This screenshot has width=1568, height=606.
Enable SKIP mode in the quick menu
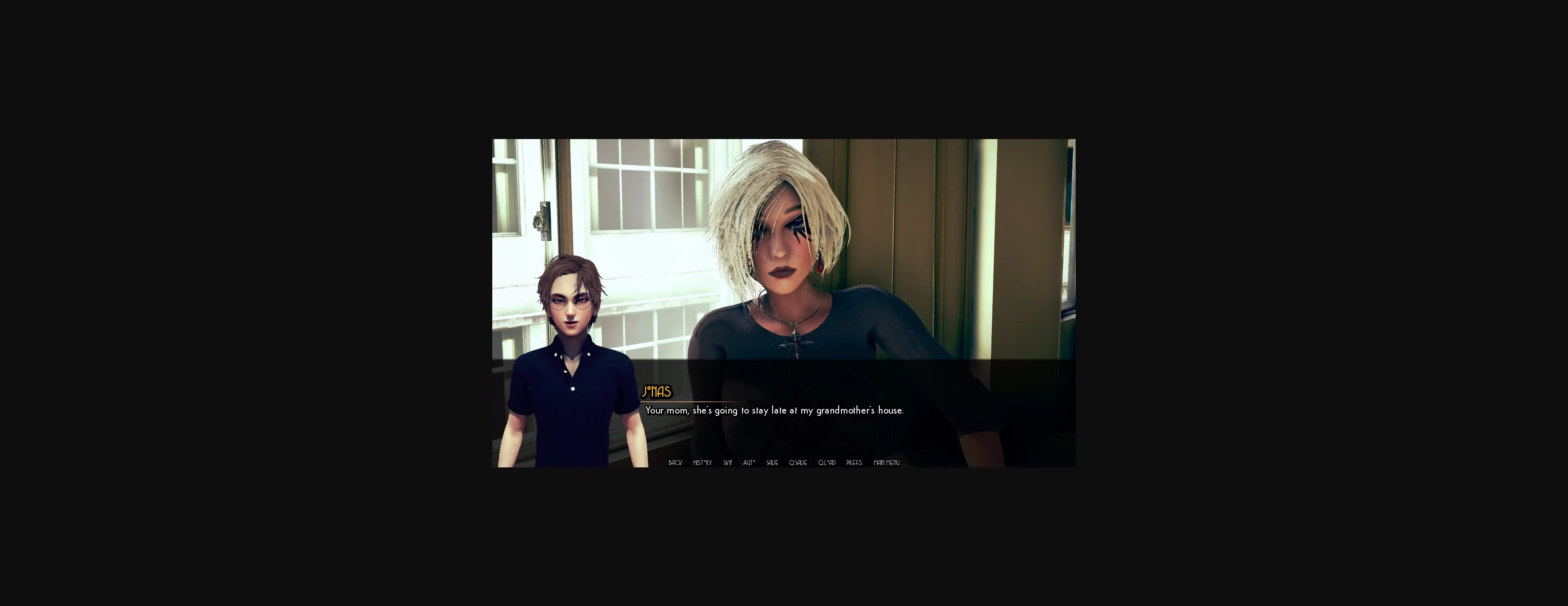[728, 463]
